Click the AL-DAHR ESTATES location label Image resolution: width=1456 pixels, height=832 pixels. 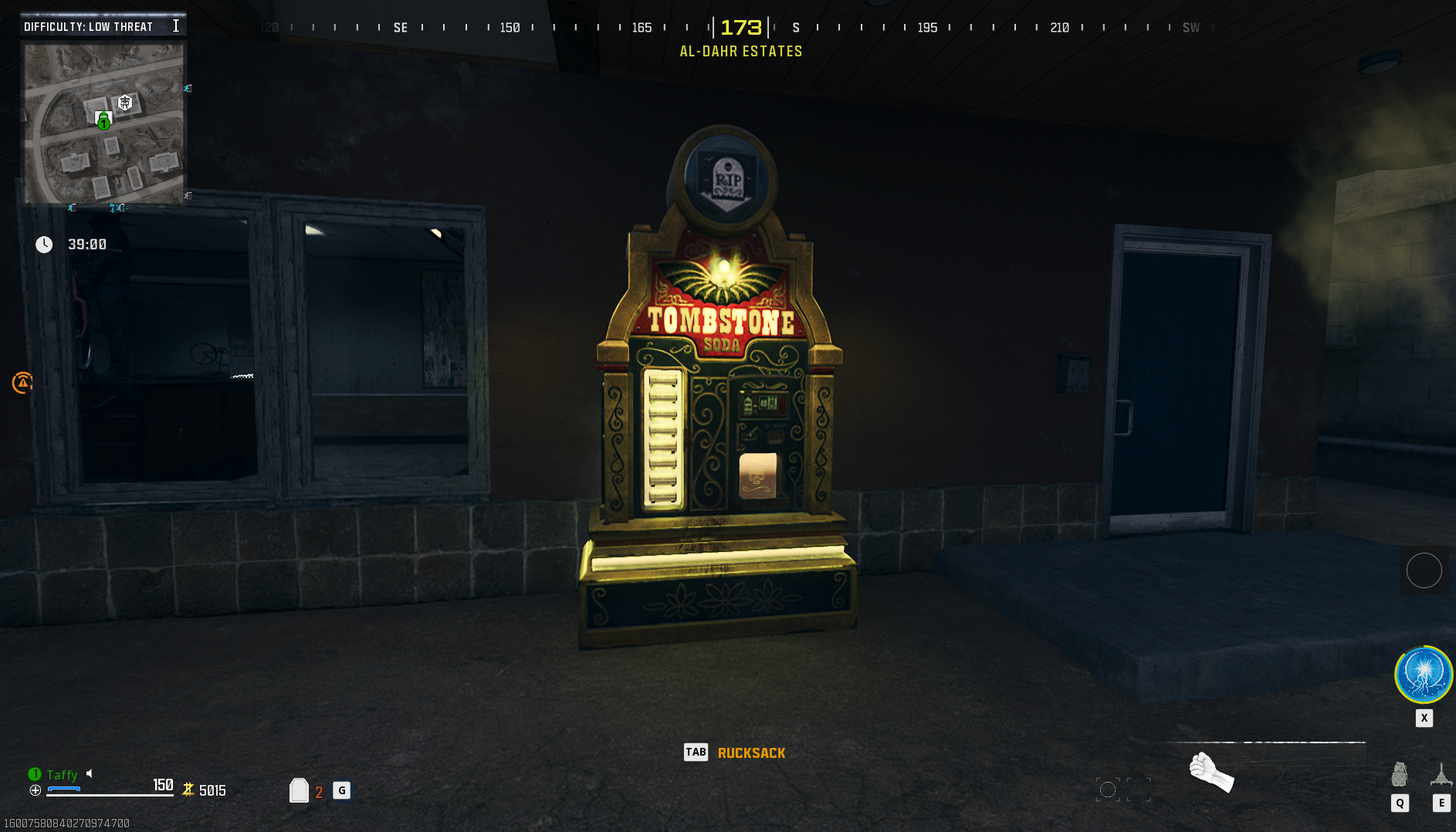740,51
